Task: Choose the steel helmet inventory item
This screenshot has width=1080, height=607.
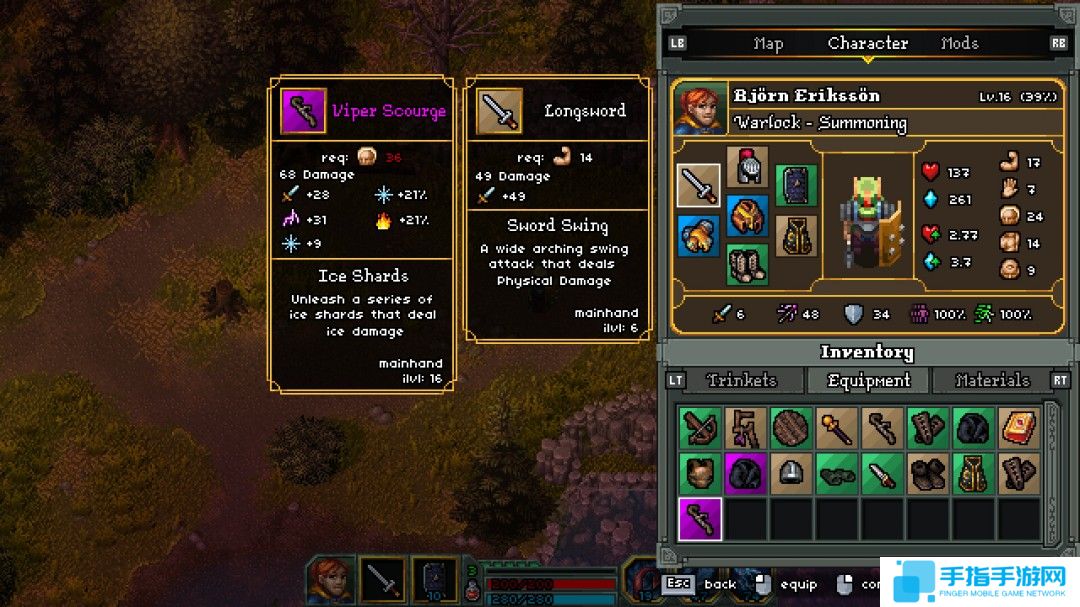Action: [791, 474]
